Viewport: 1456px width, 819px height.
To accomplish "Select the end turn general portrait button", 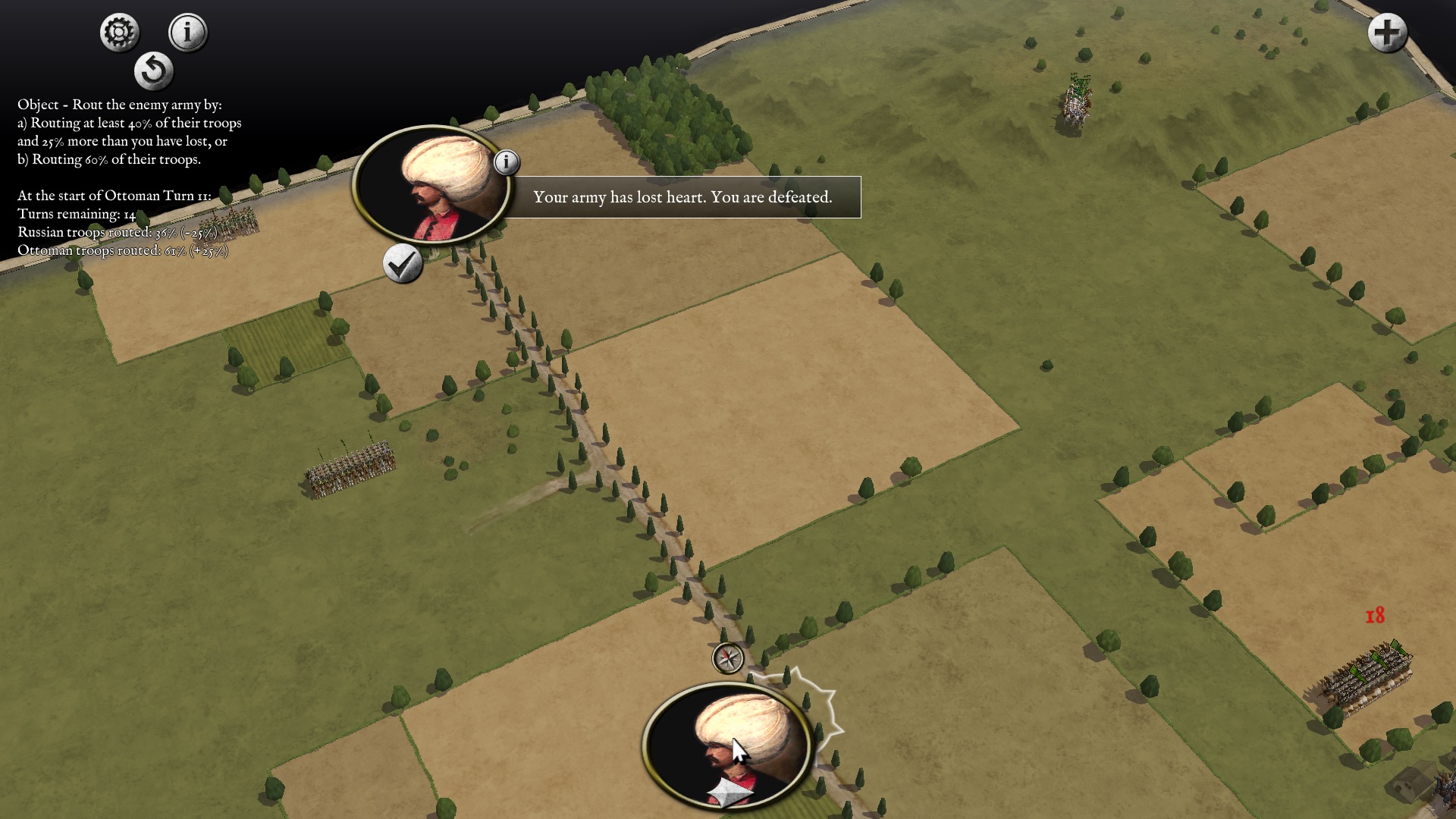I will (x=728, y=747).
